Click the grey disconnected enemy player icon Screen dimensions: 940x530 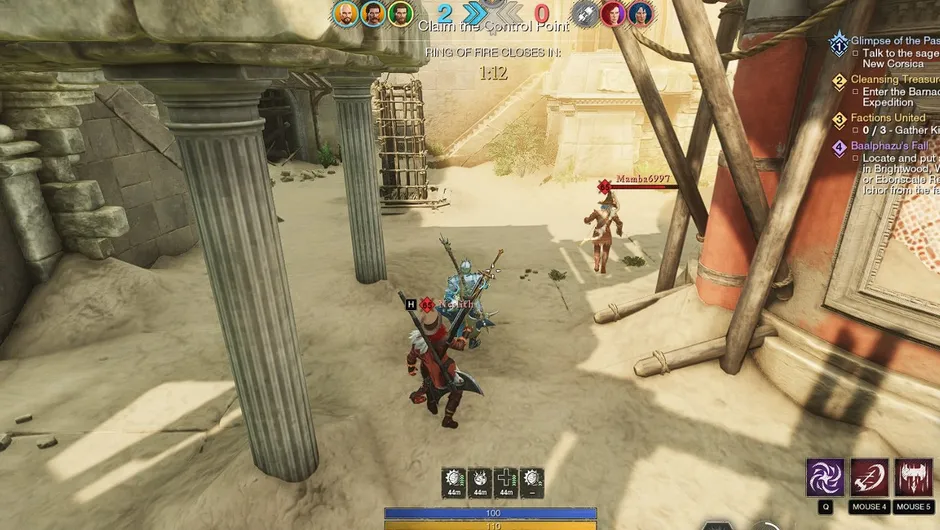[x=586, y=13]
